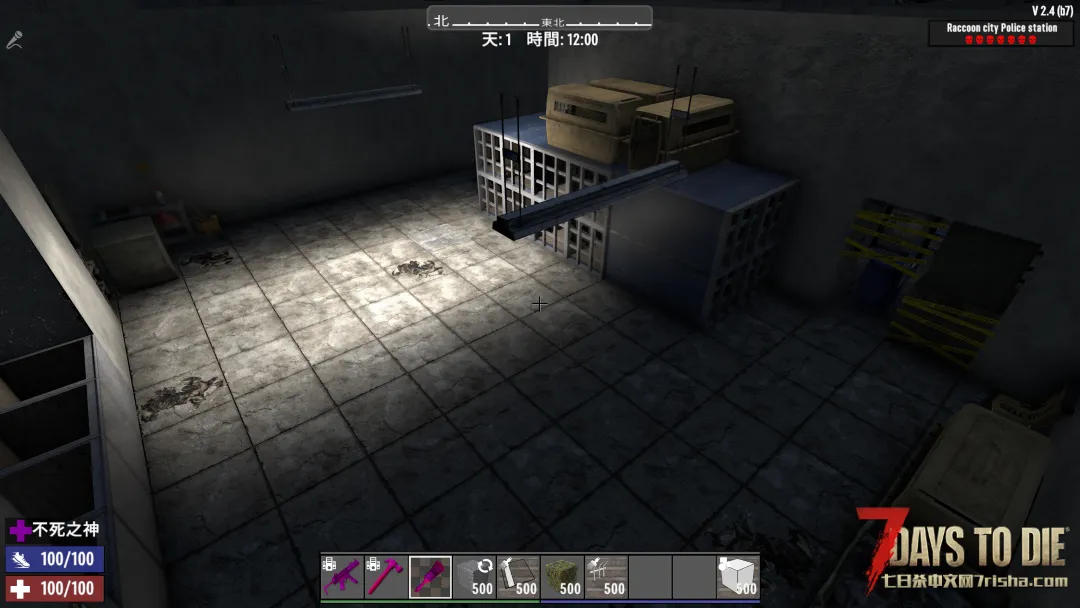Select the pink hammer hotbar slot
Viewport: 1080px width, 608px height.
(386, 577)
